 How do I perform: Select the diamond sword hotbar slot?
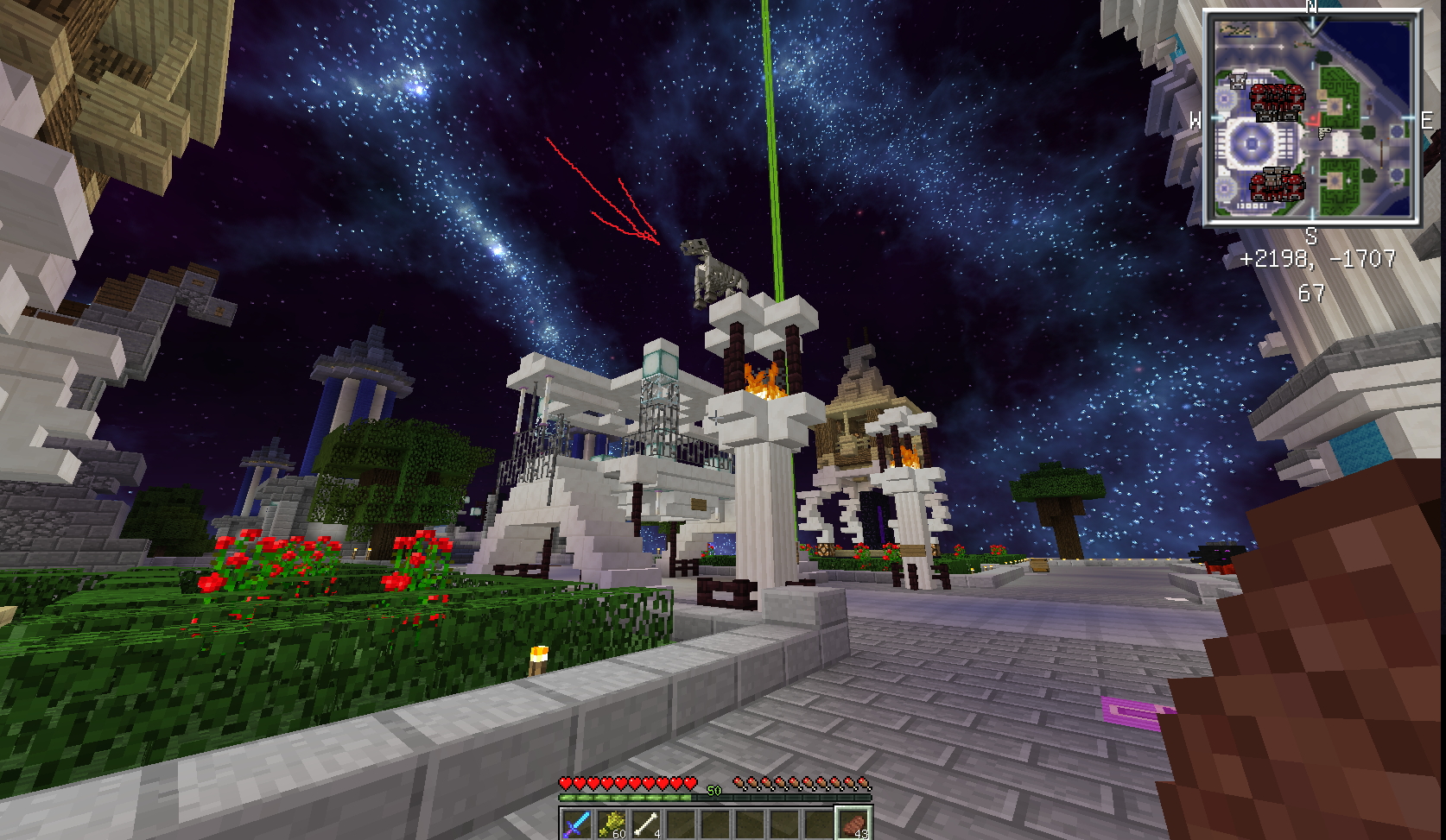click(x=576, y=824)
